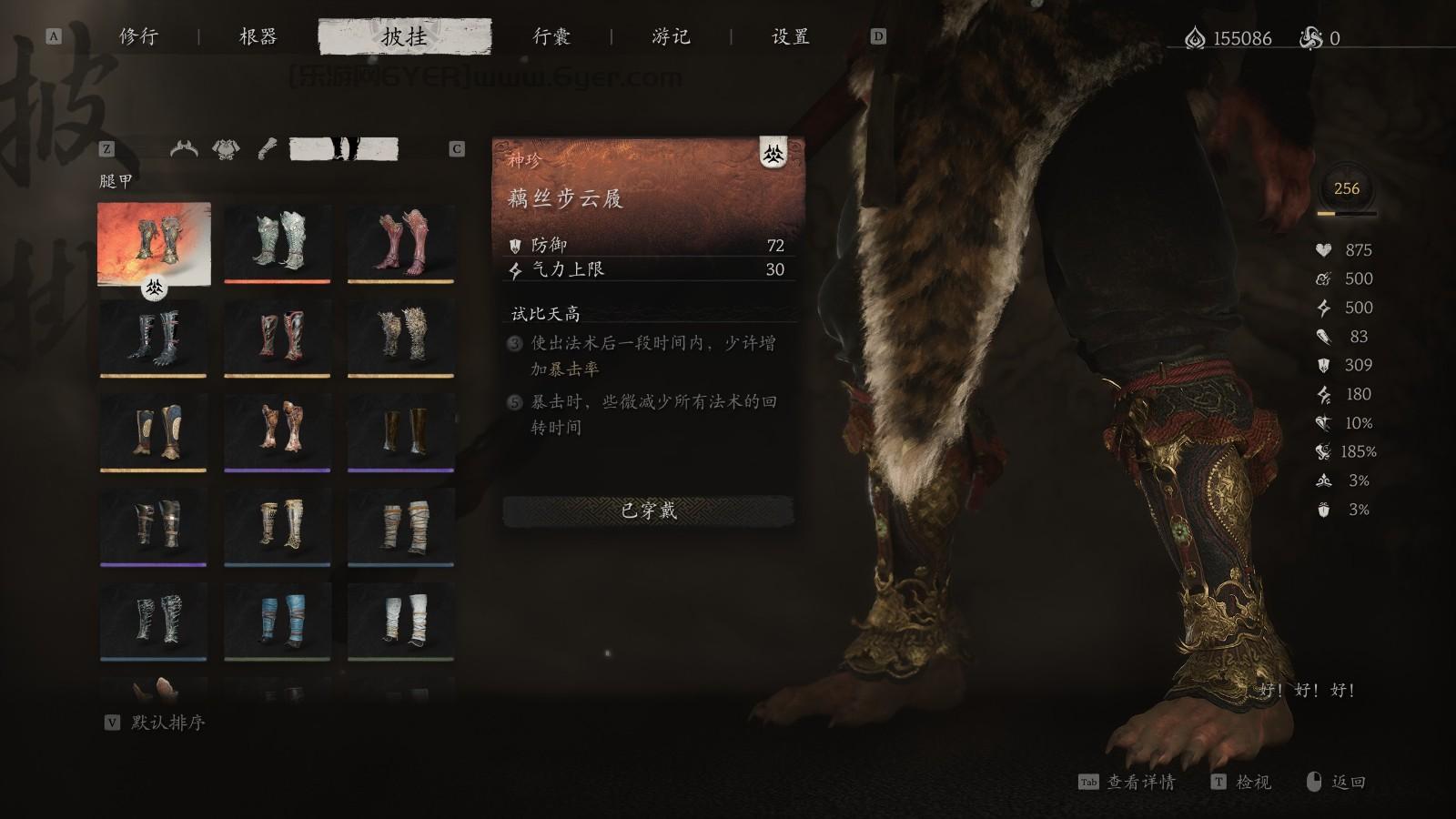
Task: Click the shield icon next to 309 defense
Action: [1325, 366]
